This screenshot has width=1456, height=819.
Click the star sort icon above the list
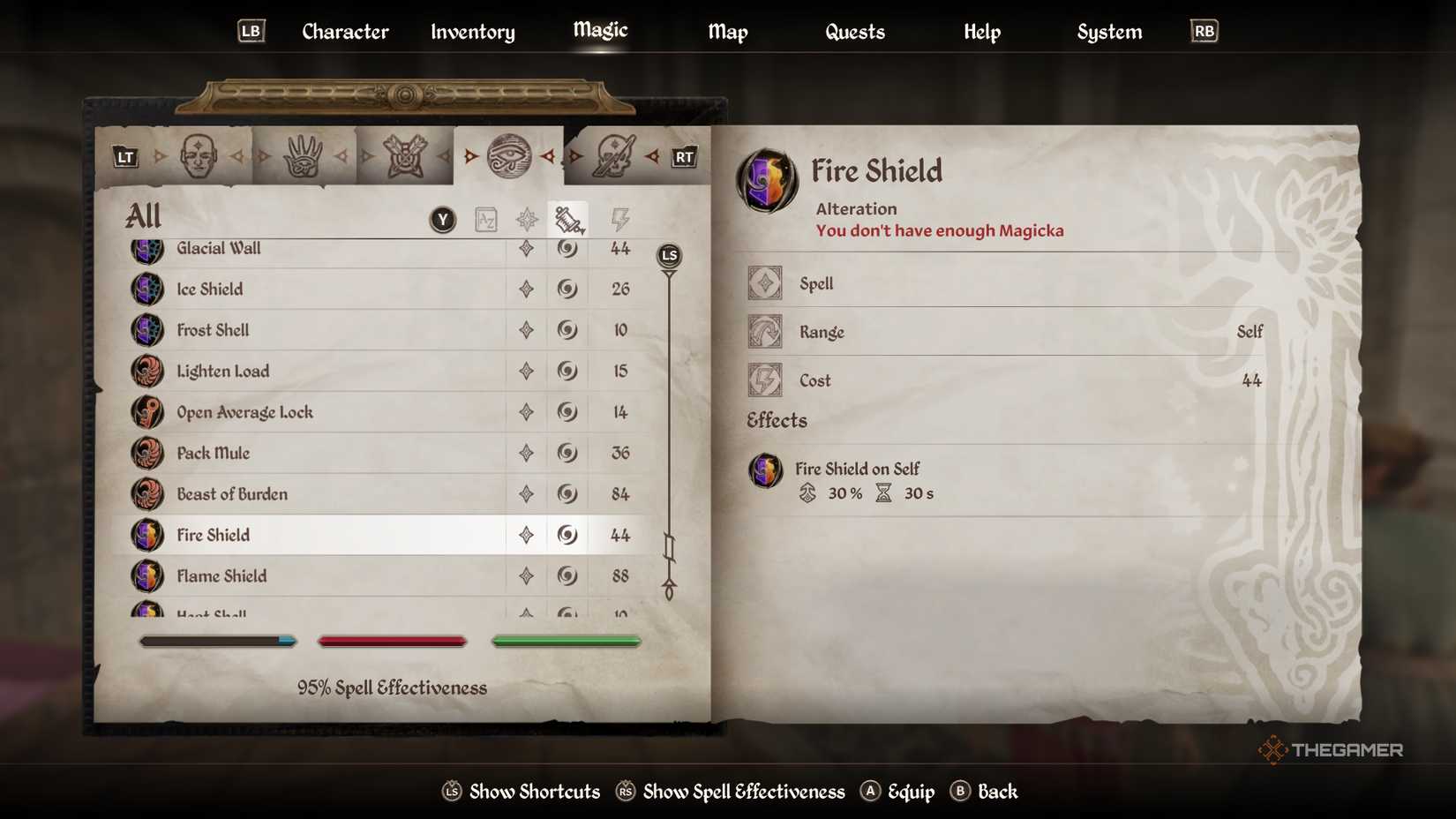point(526,219)
